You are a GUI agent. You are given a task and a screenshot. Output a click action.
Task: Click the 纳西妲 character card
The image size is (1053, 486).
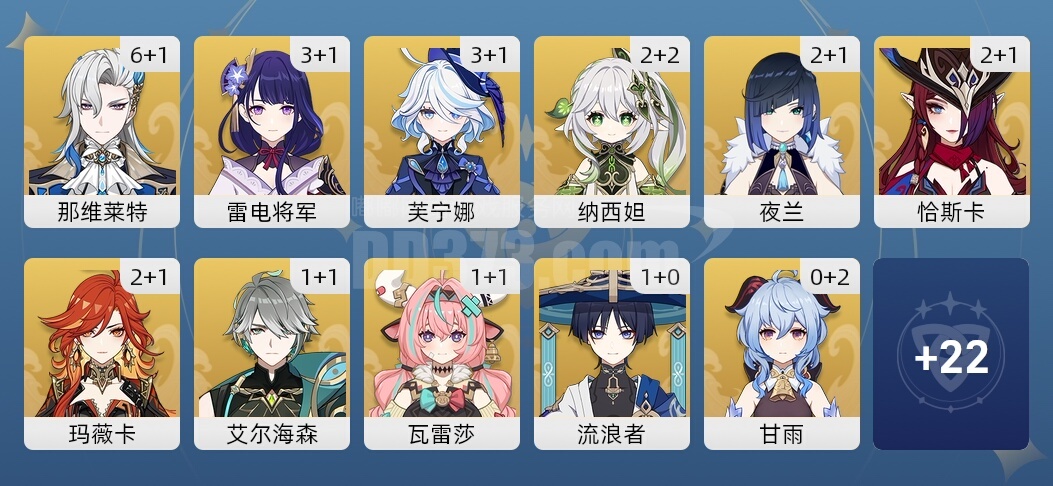click(612, 131)
